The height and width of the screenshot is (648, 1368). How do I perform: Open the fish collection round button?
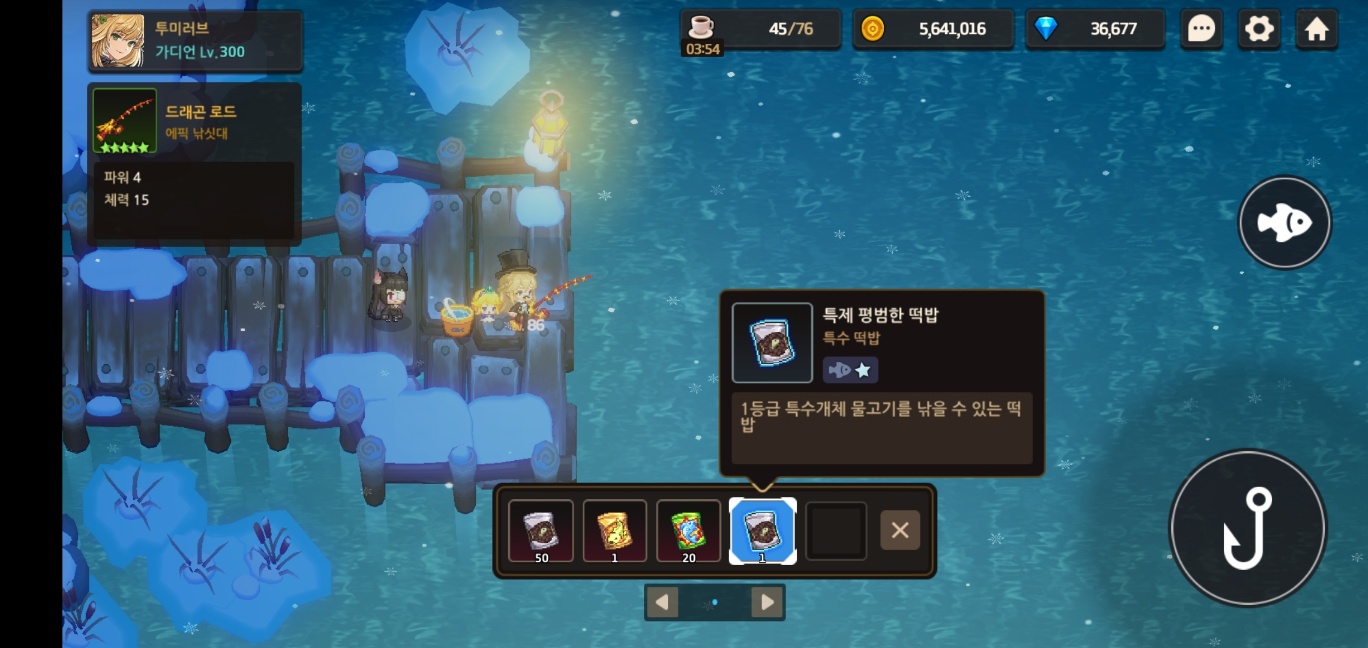tap(1284, 223)
